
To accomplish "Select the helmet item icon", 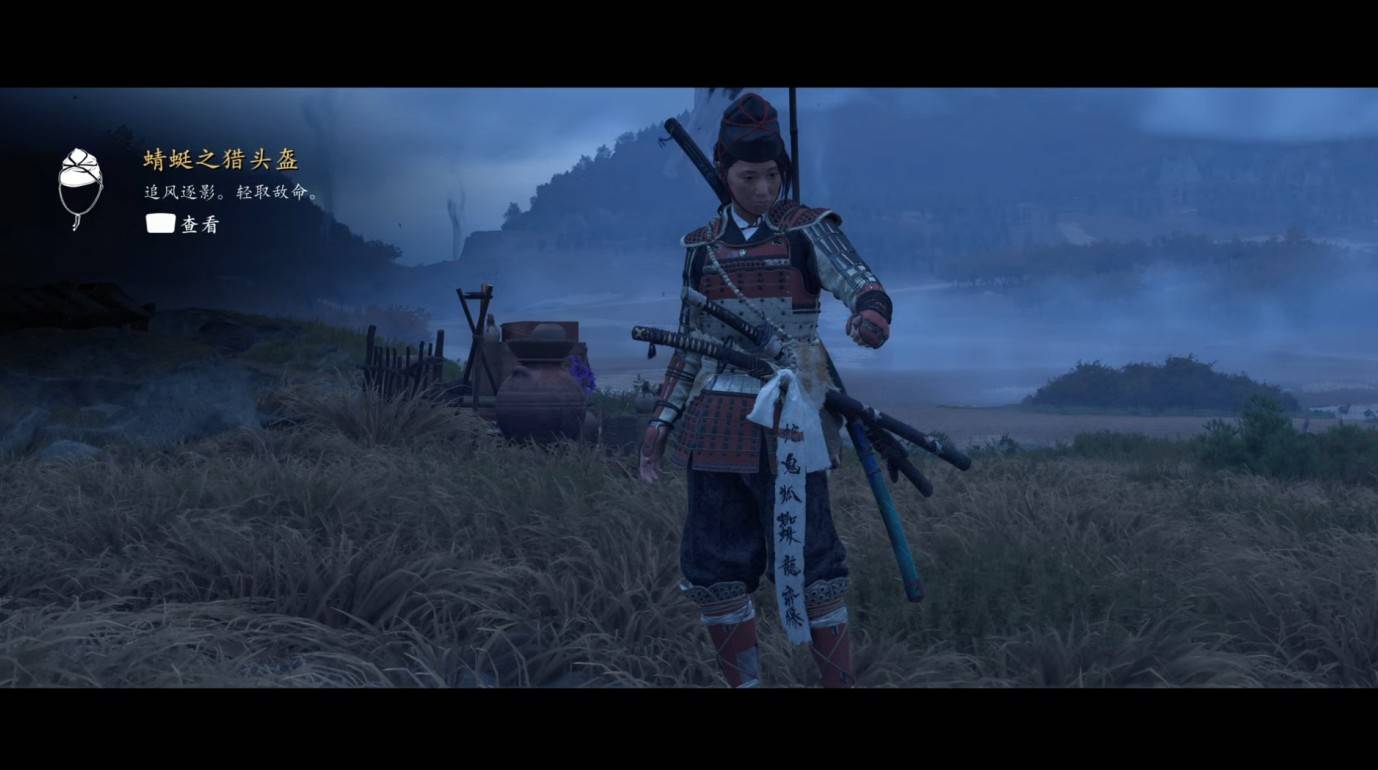I will tap(80, 187).
